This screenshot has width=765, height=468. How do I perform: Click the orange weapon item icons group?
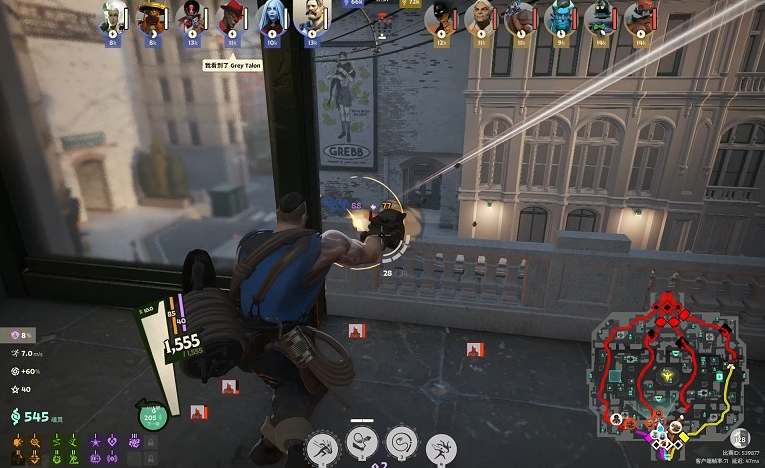point(26,449)
